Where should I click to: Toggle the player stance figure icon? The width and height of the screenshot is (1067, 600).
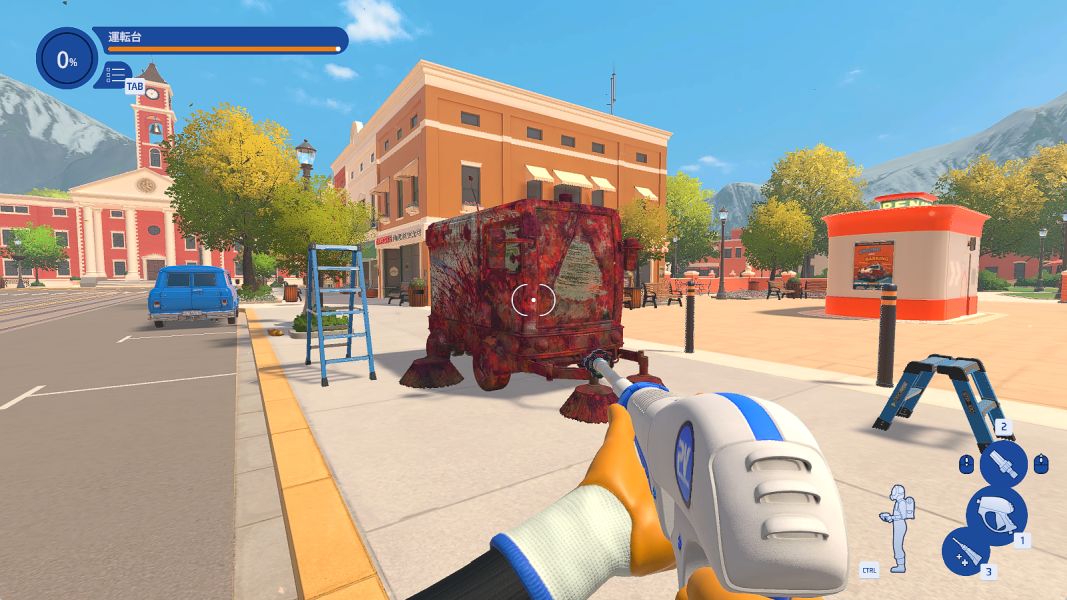(x=899, y=527)
